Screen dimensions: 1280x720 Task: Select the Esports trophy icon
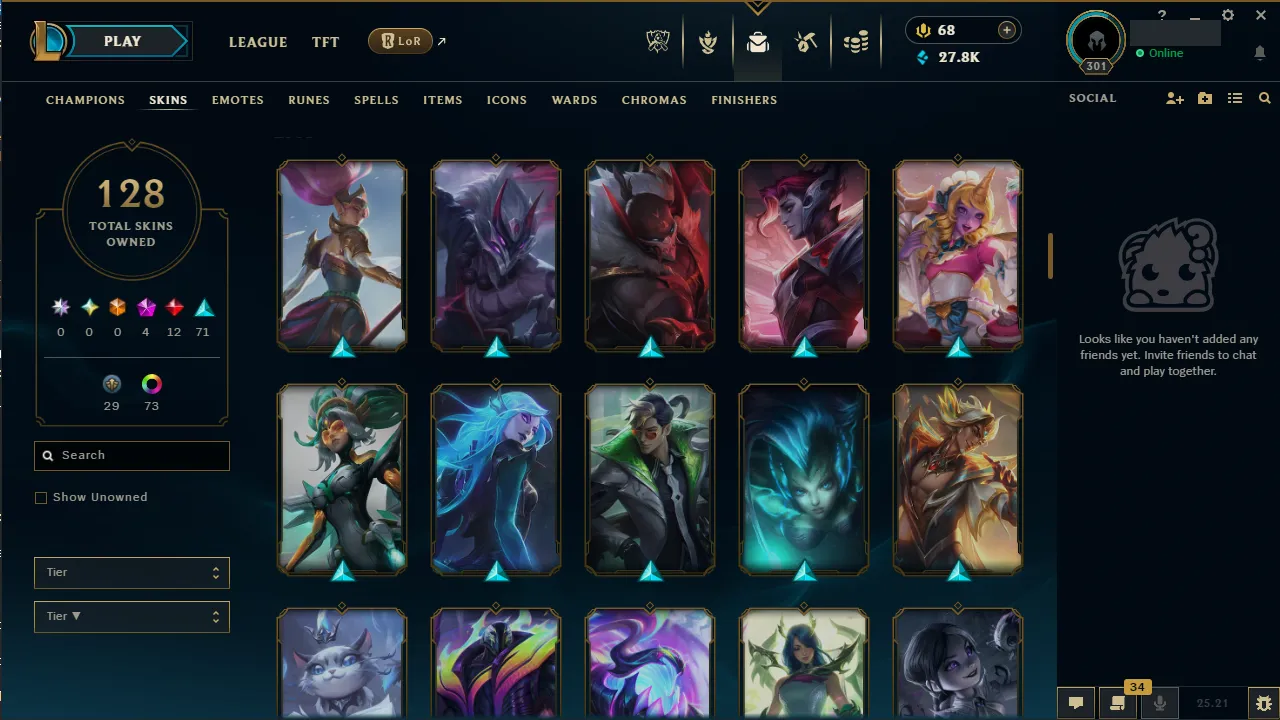(658, 42)
